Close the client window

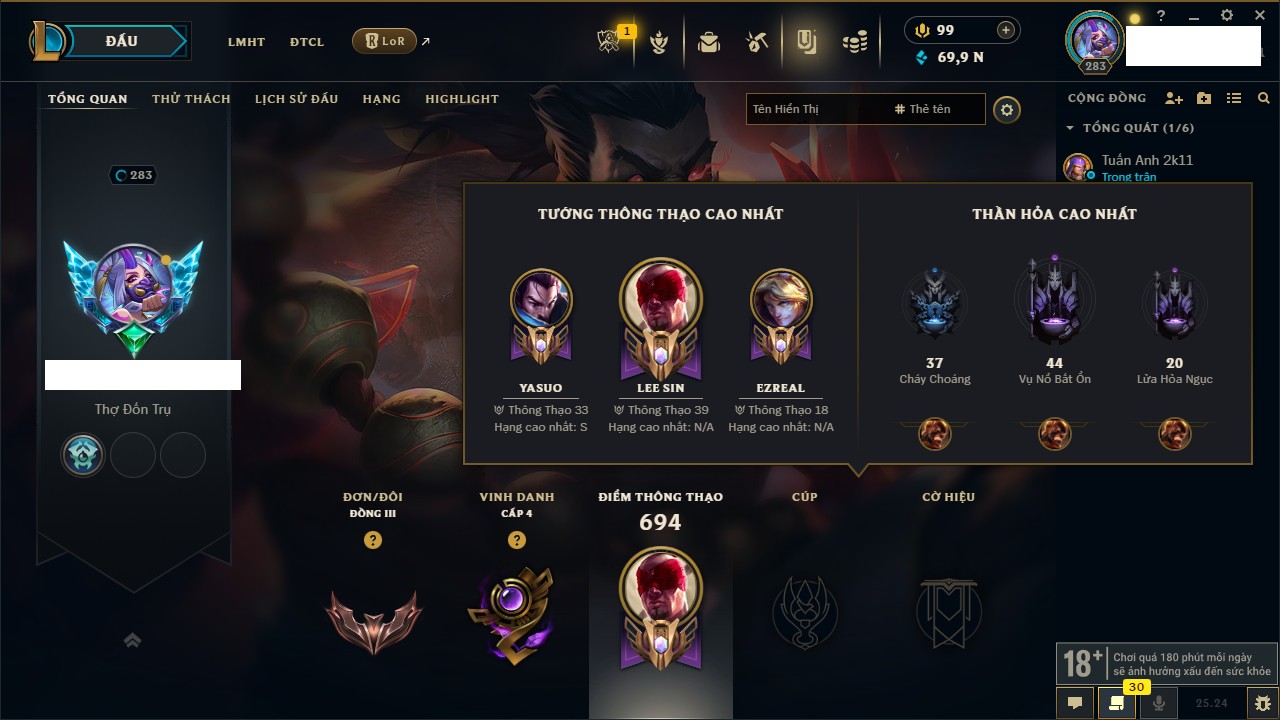(1259, 16)
